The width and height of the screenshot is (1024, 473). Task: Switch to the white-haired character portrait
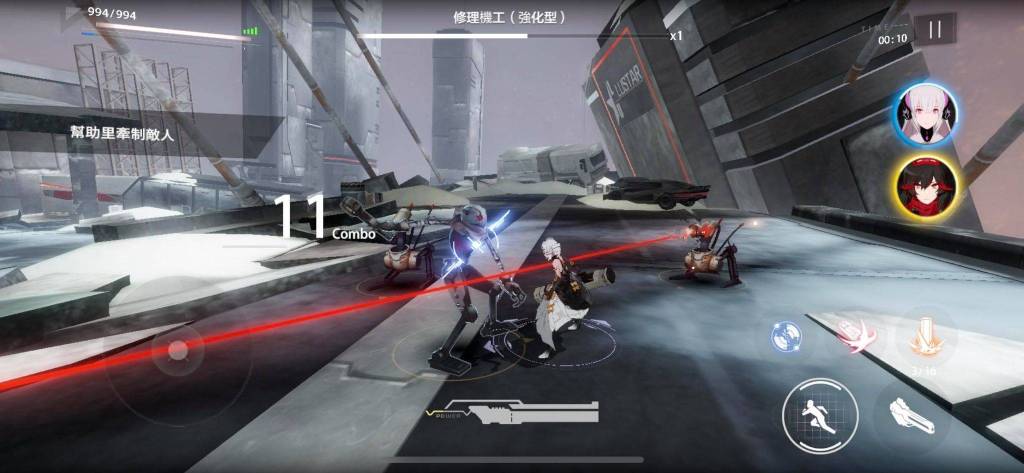pyautogui.click(x=925, y=114)
